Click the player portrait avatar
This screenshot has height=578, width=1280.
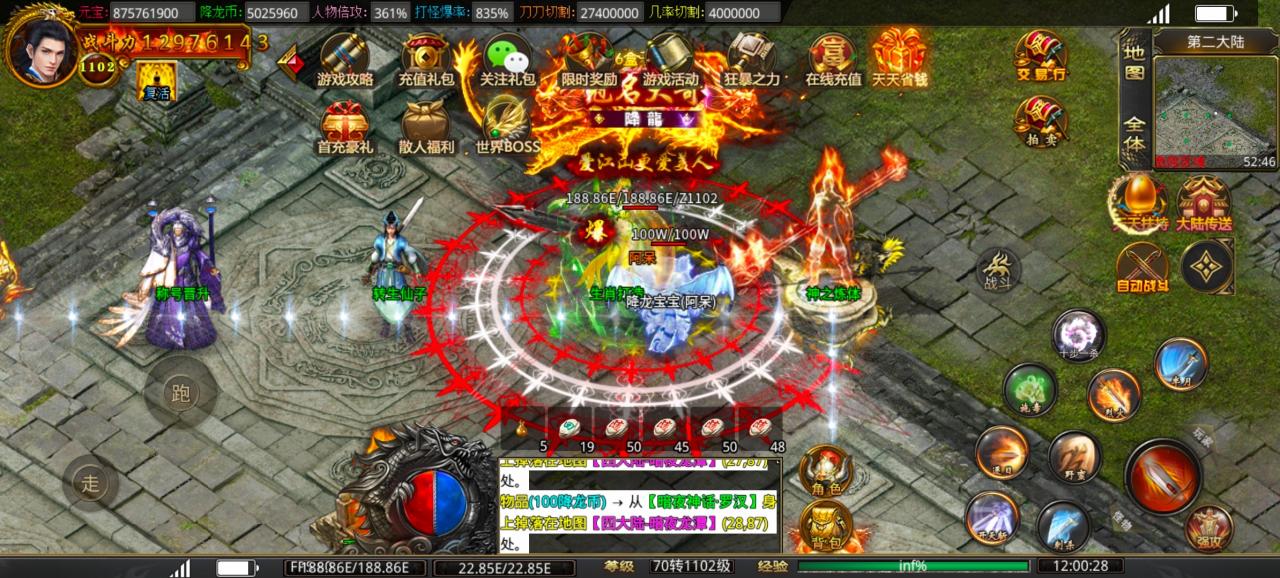42,47
